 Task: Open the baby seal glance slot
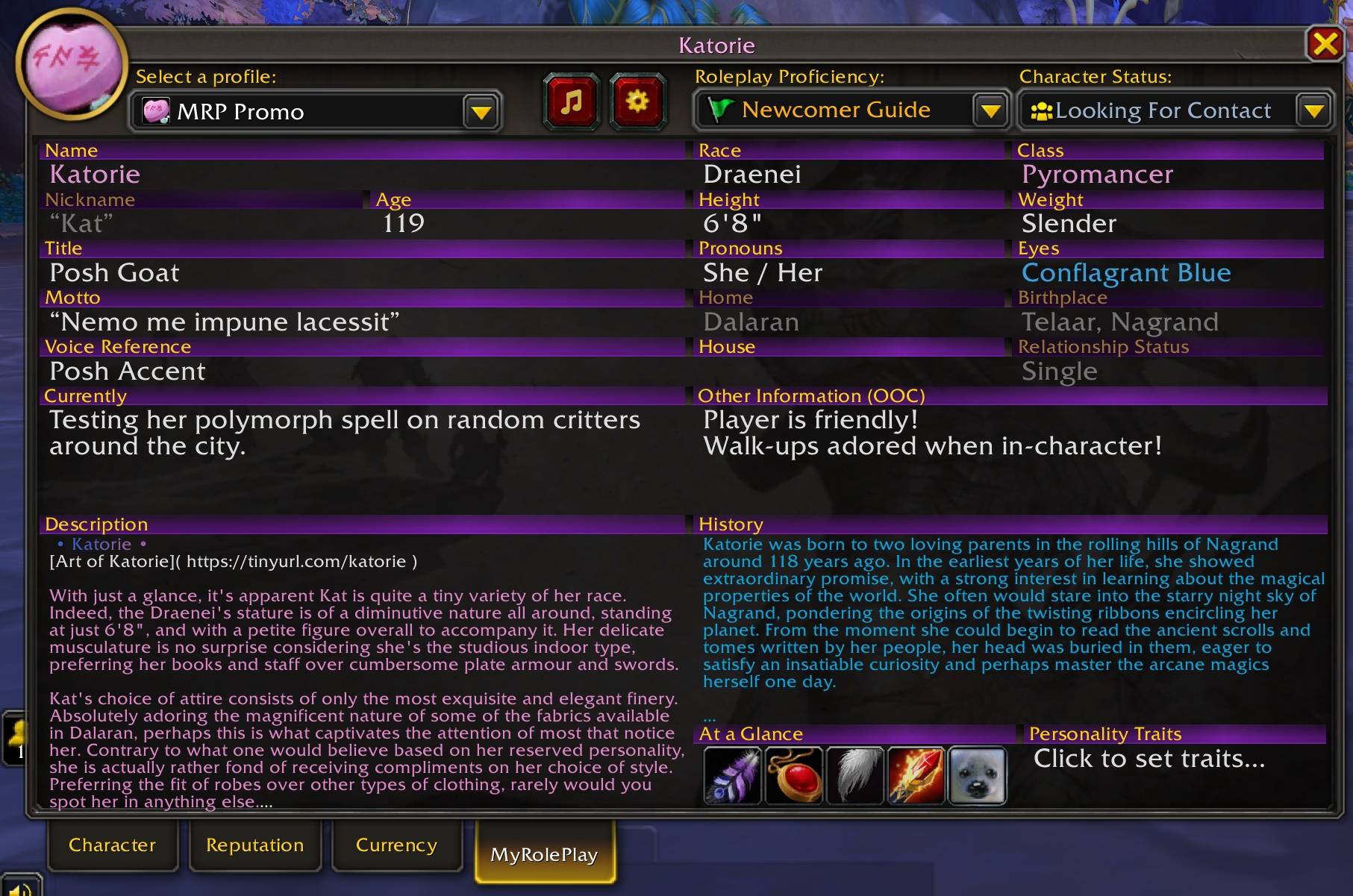[976, 776]
